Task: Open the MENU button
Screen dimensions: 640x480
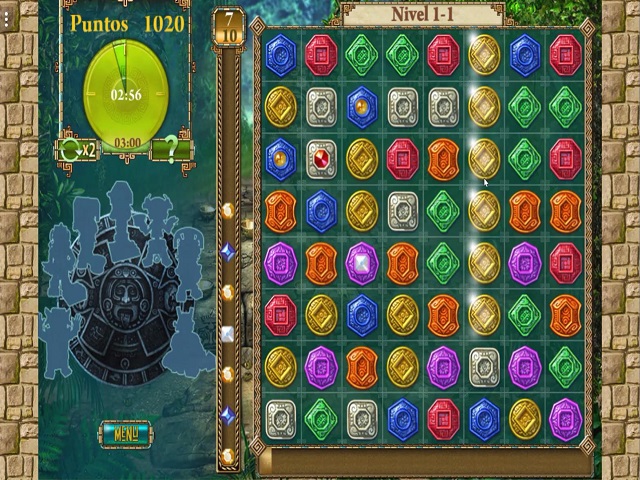Action: (126, 433)
